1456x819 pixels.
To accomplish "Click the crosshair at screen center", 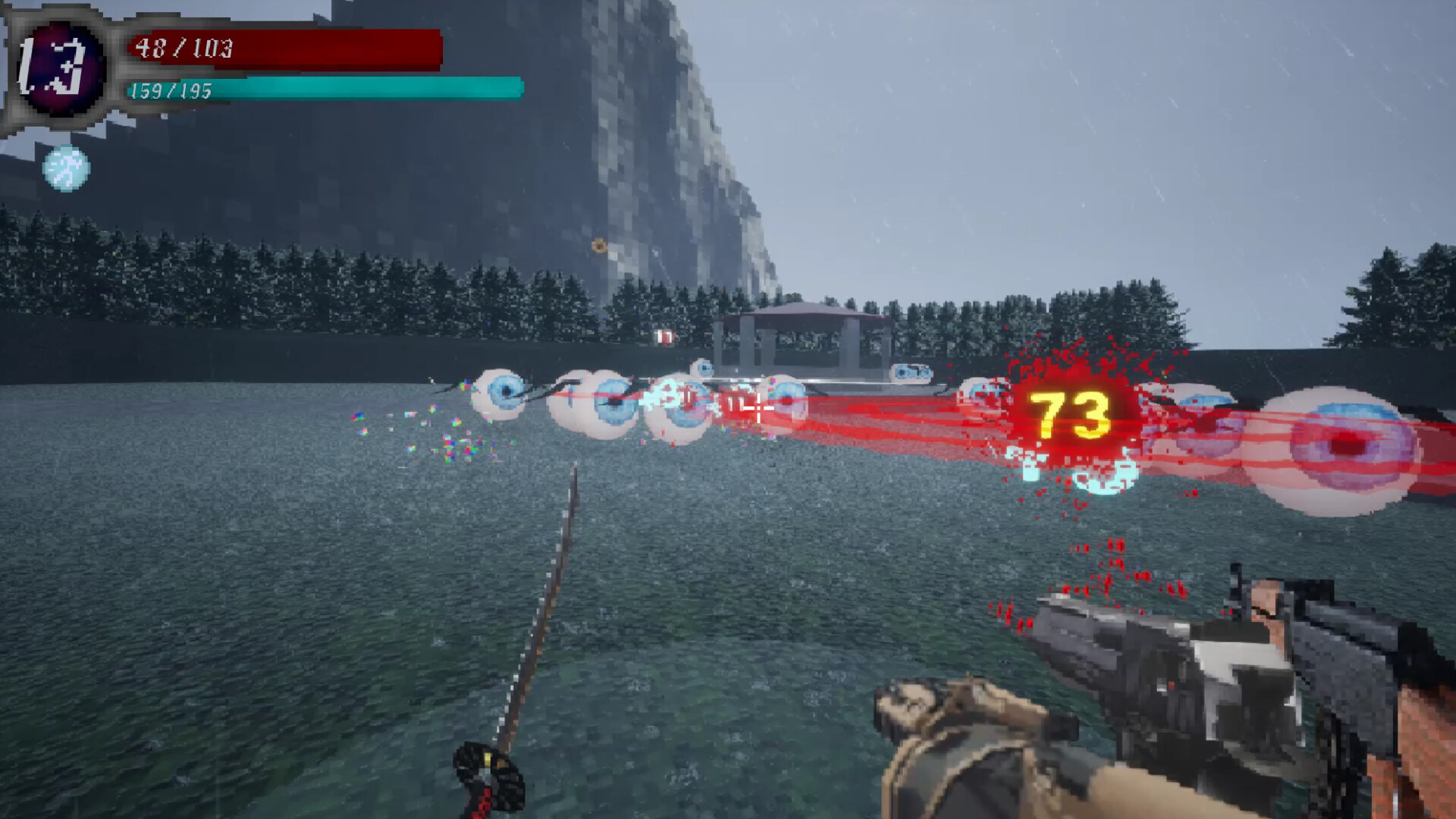I will tap(758, 409).
